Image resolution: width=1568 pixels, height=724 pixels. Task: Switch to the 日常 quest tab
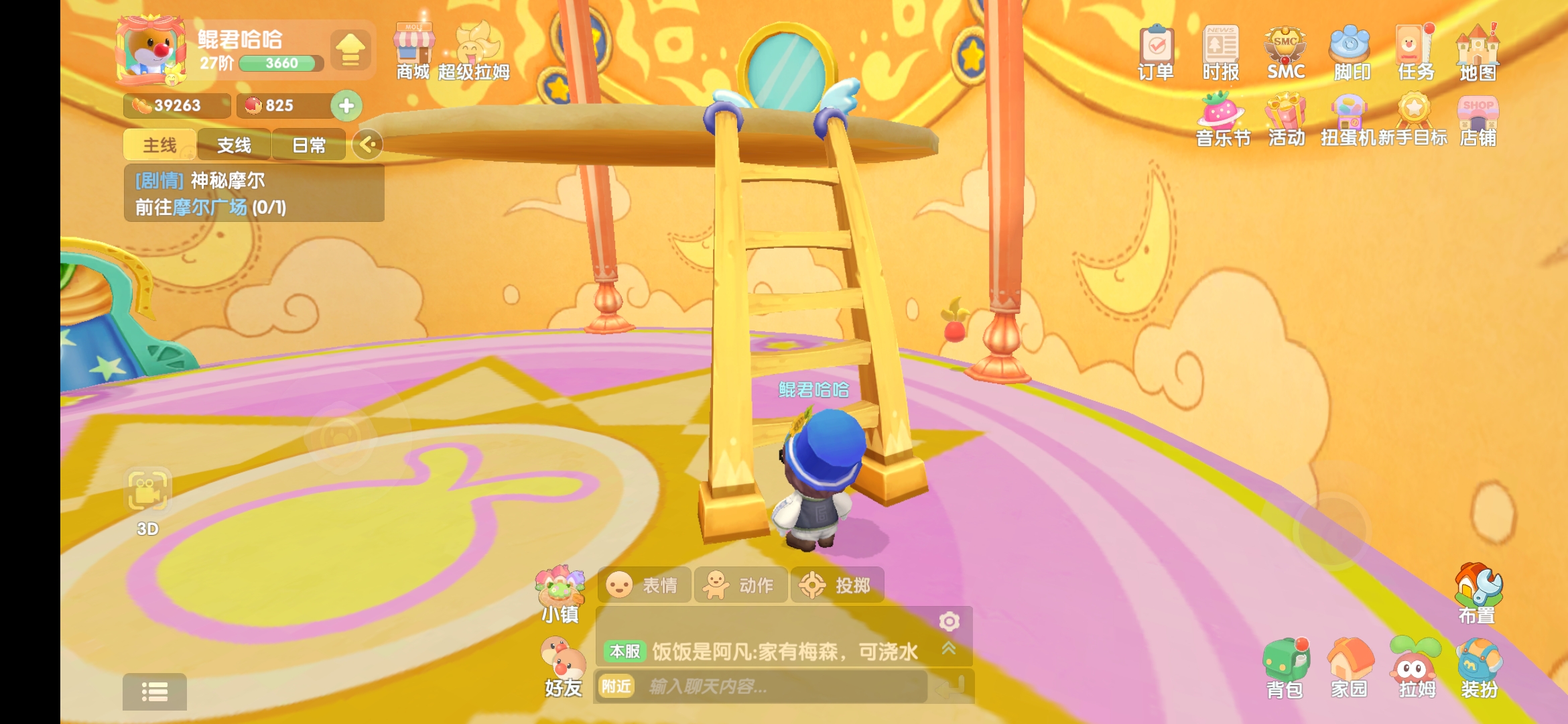[x=308, y=145]
